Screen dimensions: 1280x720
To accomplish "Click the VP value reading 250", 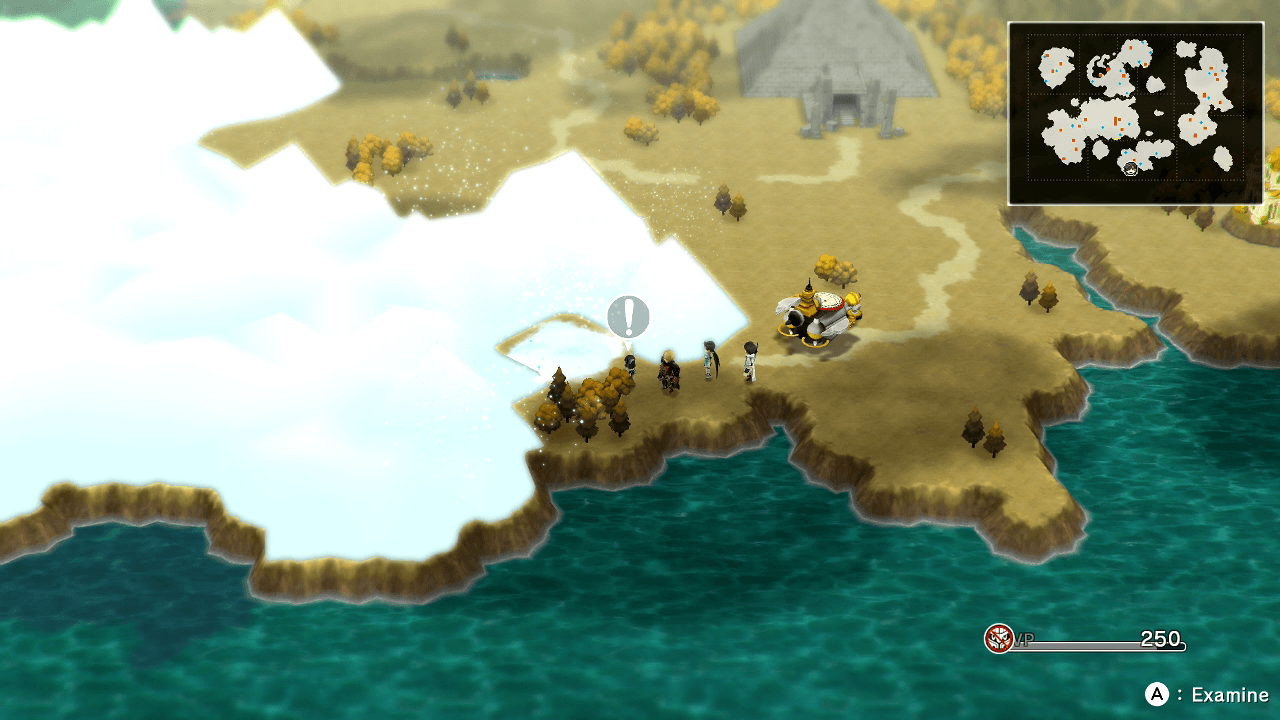I will [1160, 638].
